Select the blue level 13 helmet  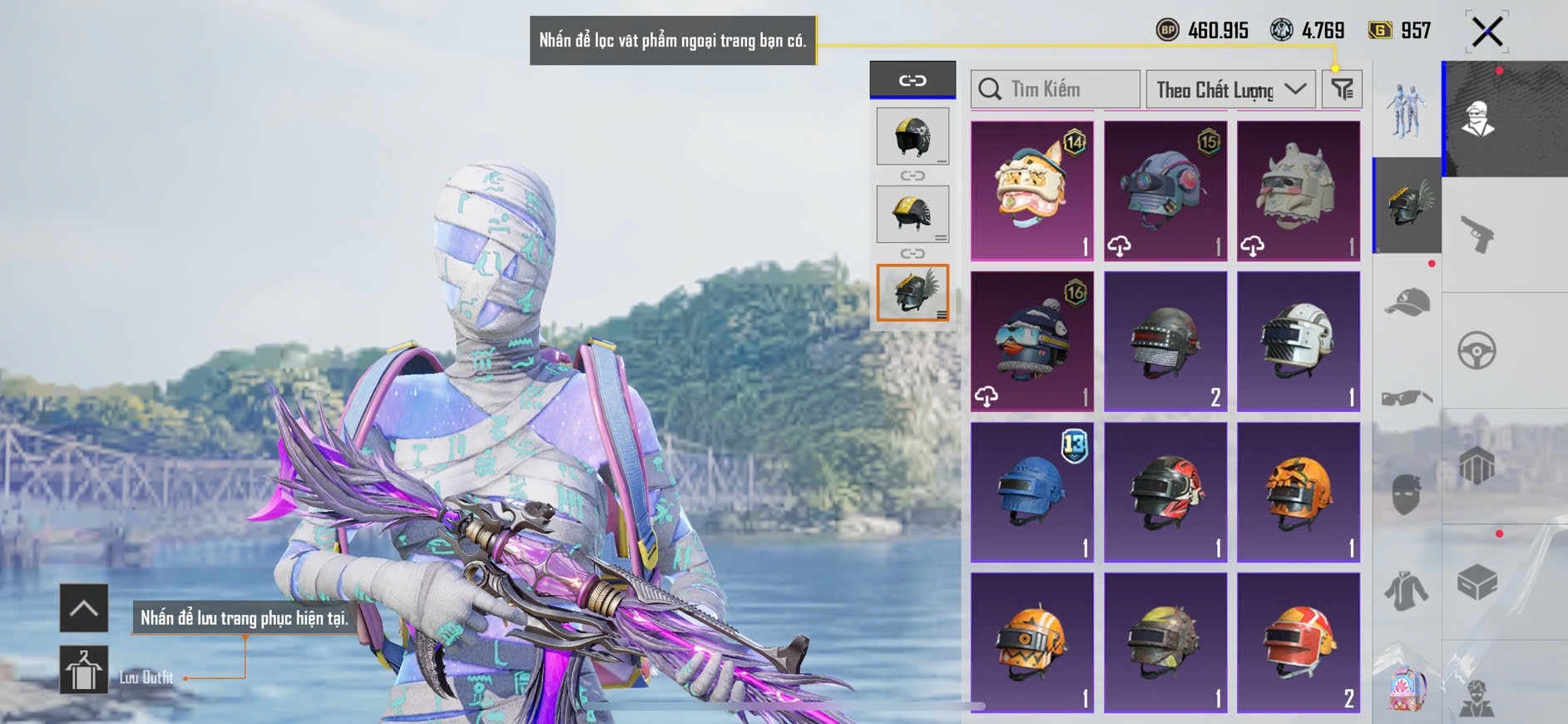point(1031,492)
